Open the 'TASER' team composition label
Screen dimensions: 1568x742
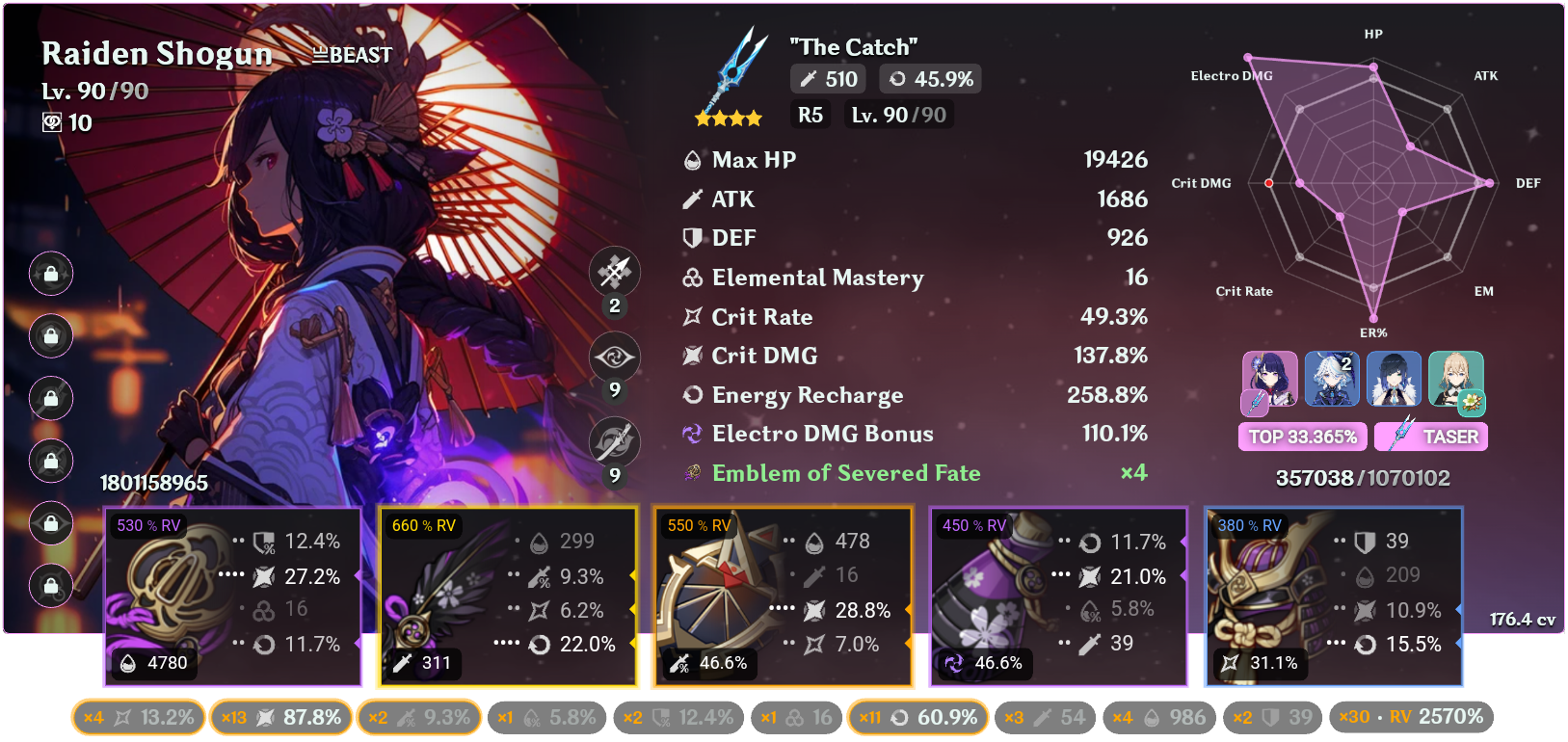pos(1431,437)
